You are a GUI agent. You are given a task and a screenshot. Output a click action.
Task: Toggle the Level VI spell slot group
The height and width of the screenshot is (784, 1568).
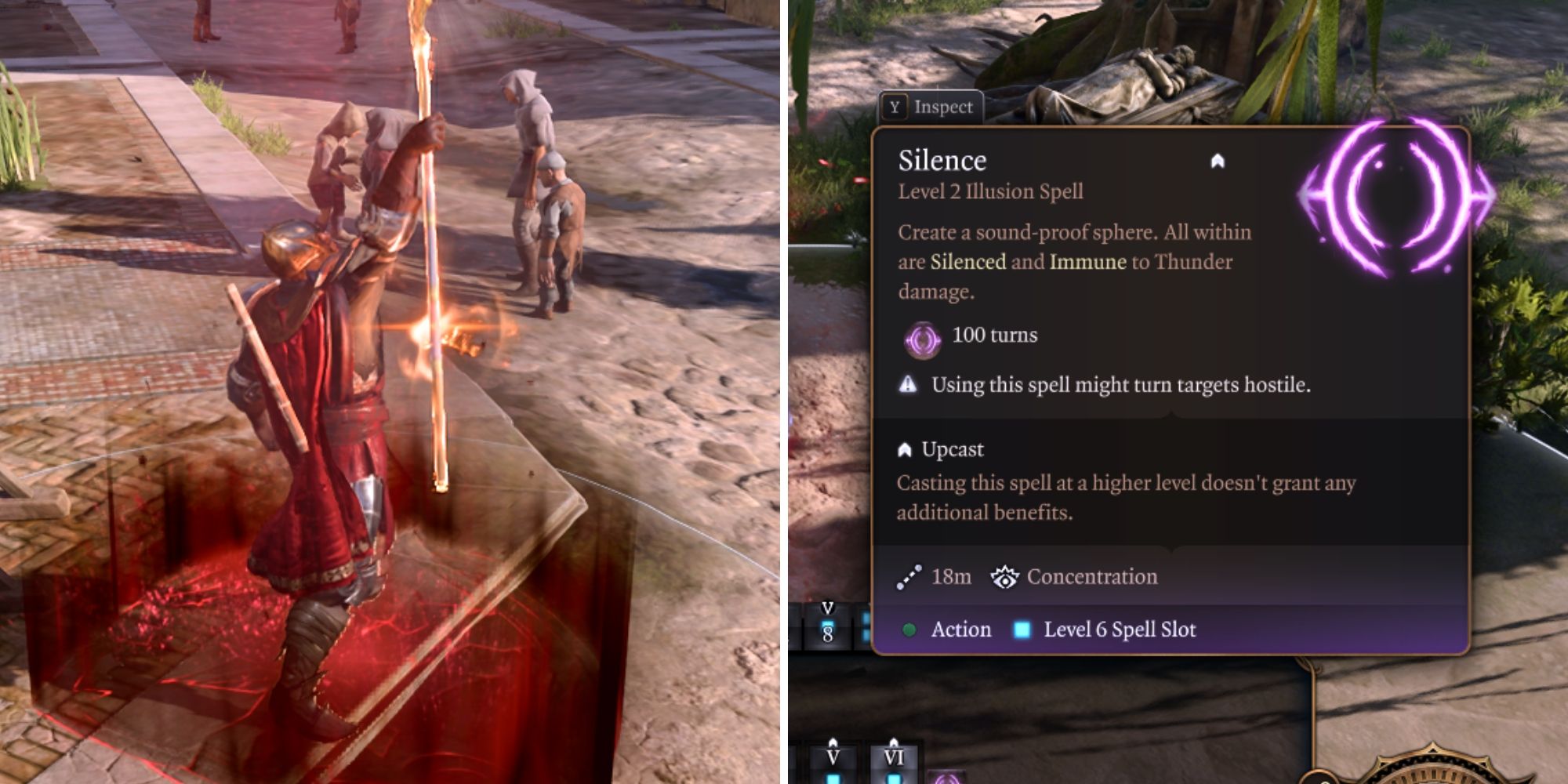pos(895,757)
